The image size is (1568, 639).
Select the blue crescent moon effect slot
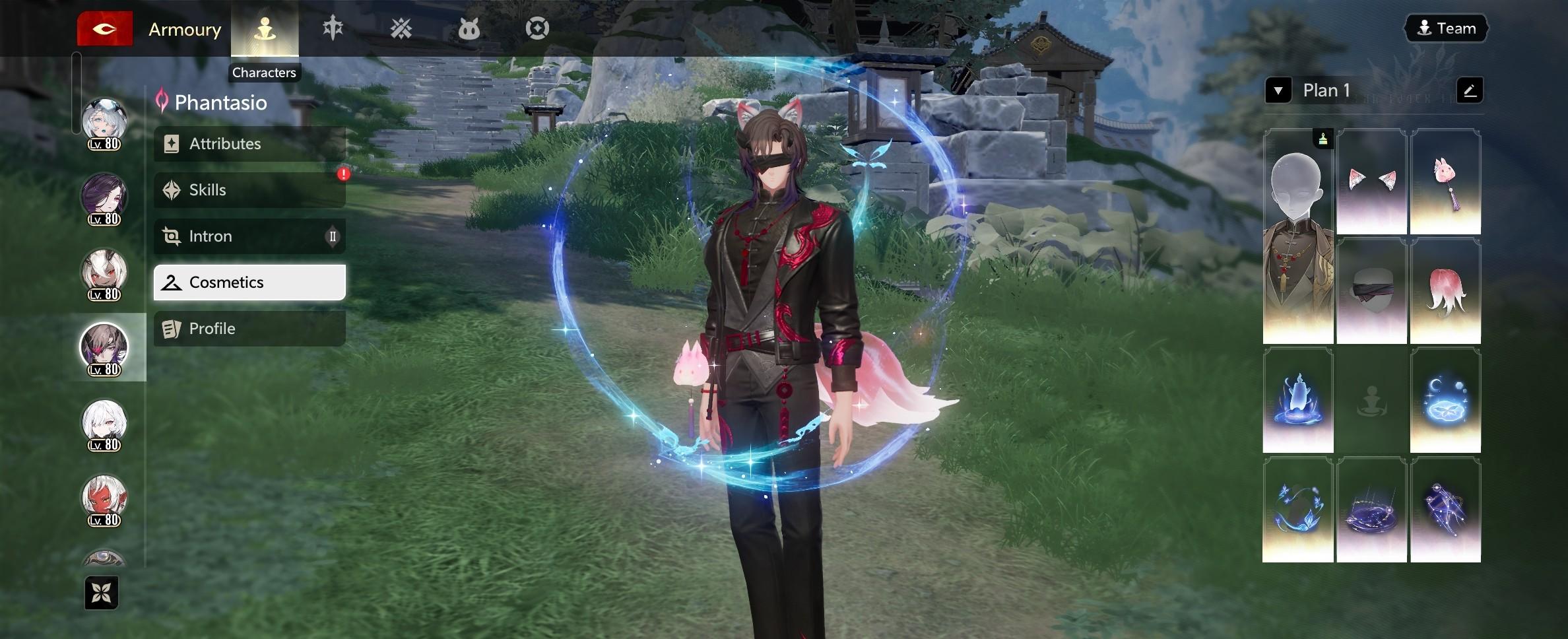coord(1445,401)
